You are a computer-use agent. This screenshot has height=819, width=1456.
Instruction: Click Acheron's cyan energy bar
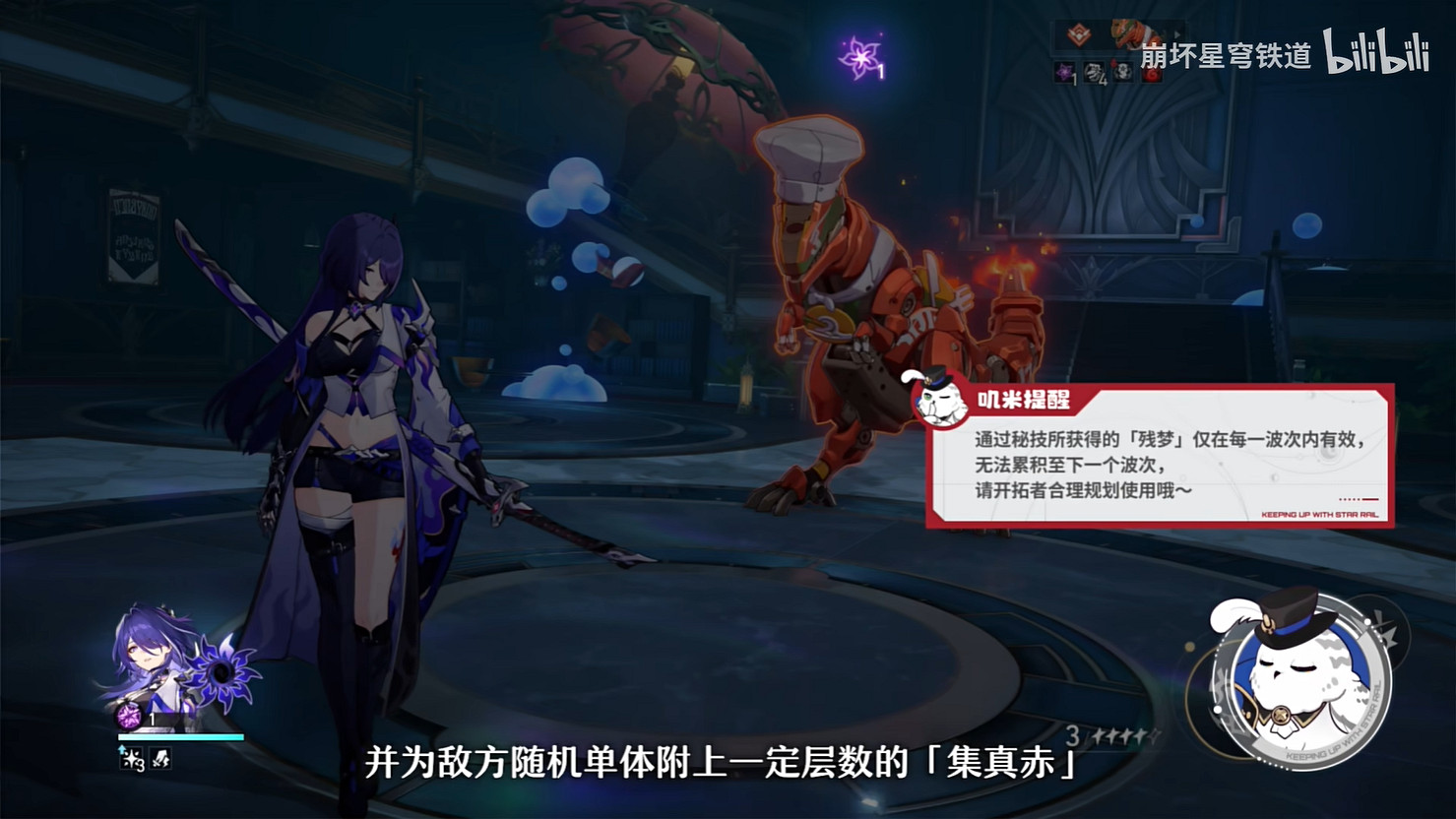coord(180,736)
